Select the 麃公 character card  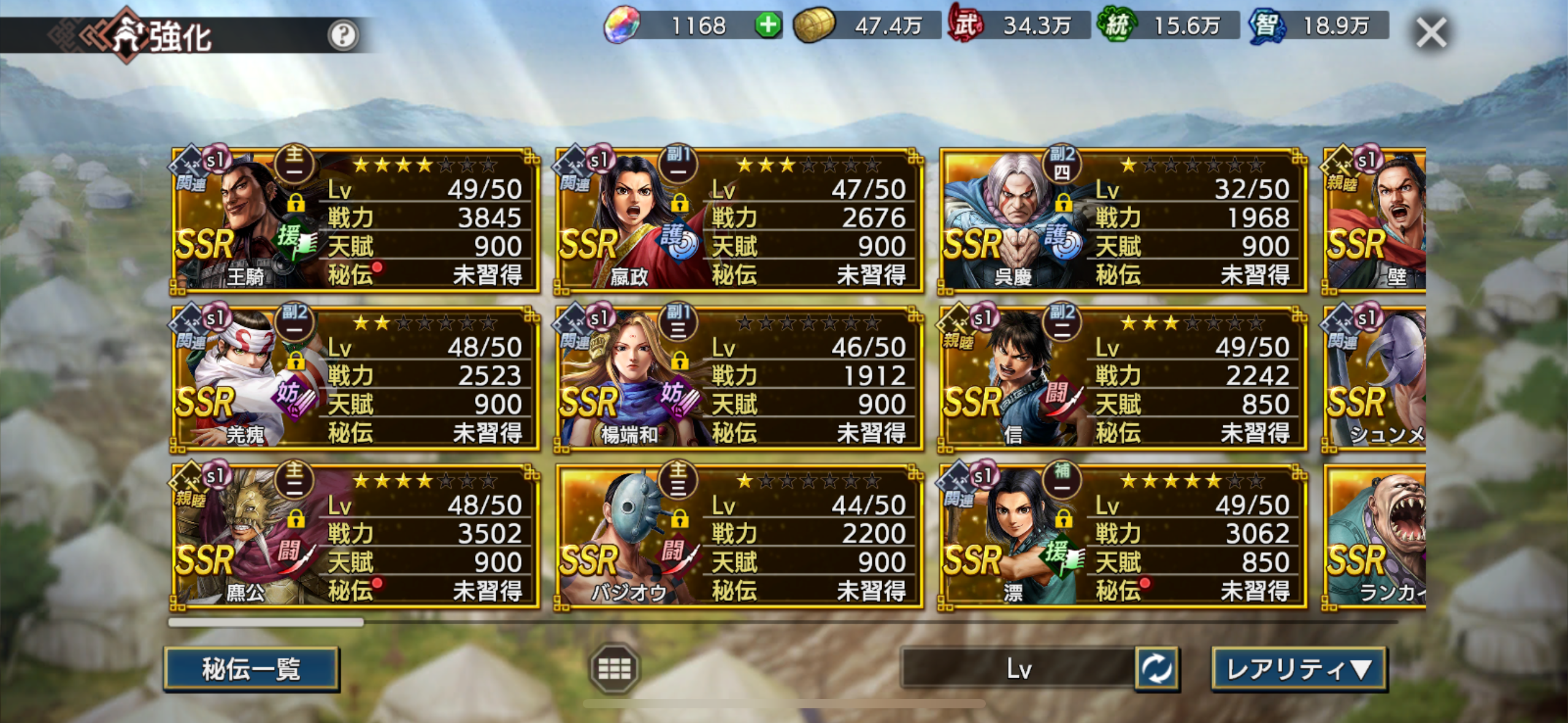[x=355, y=537]
